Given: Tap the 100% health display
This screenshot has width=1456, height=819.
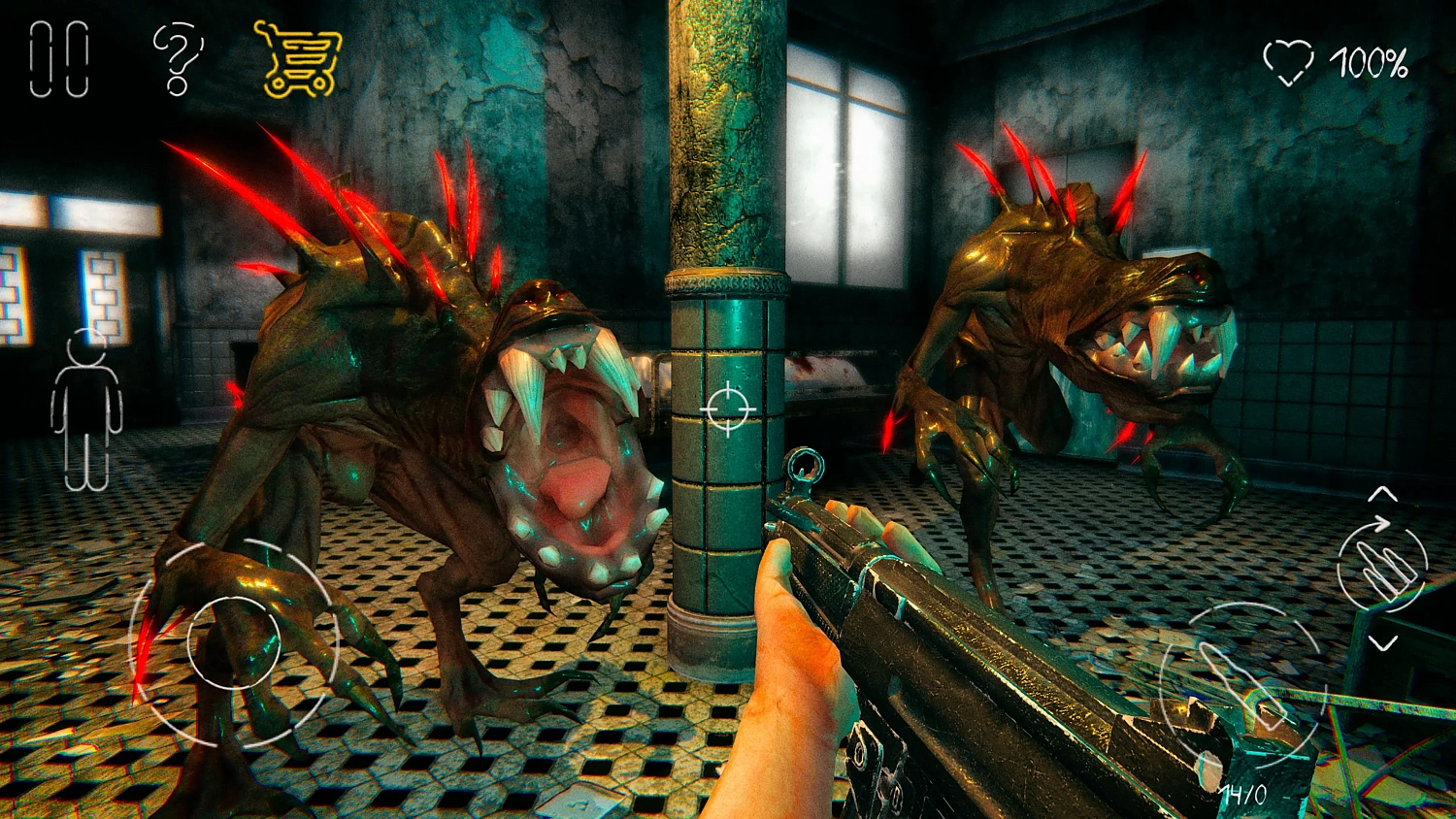Looking at the screenshot, I should point(1371,60).
